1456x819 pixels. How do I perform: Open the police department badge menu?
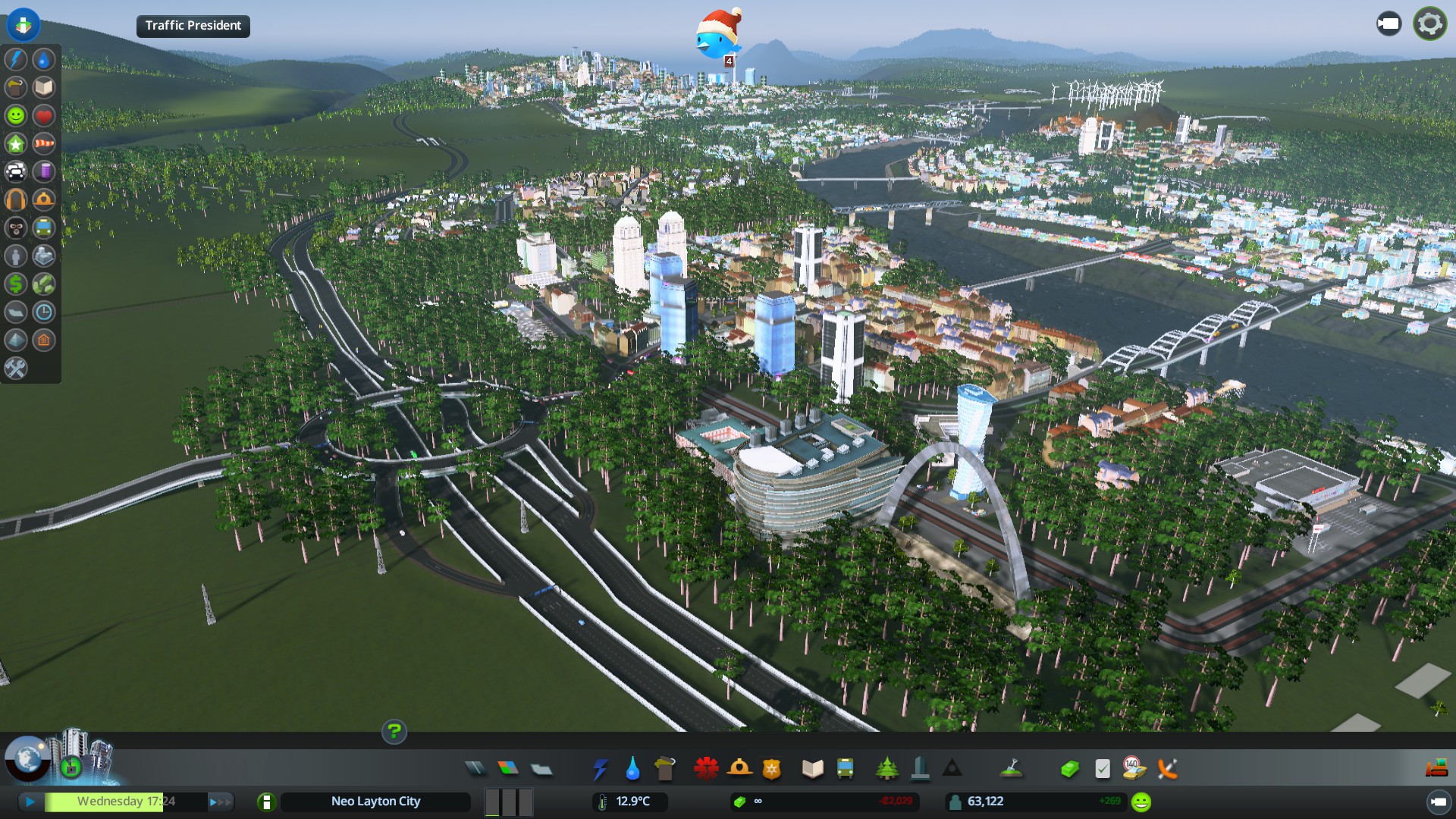tap(771, 769)
